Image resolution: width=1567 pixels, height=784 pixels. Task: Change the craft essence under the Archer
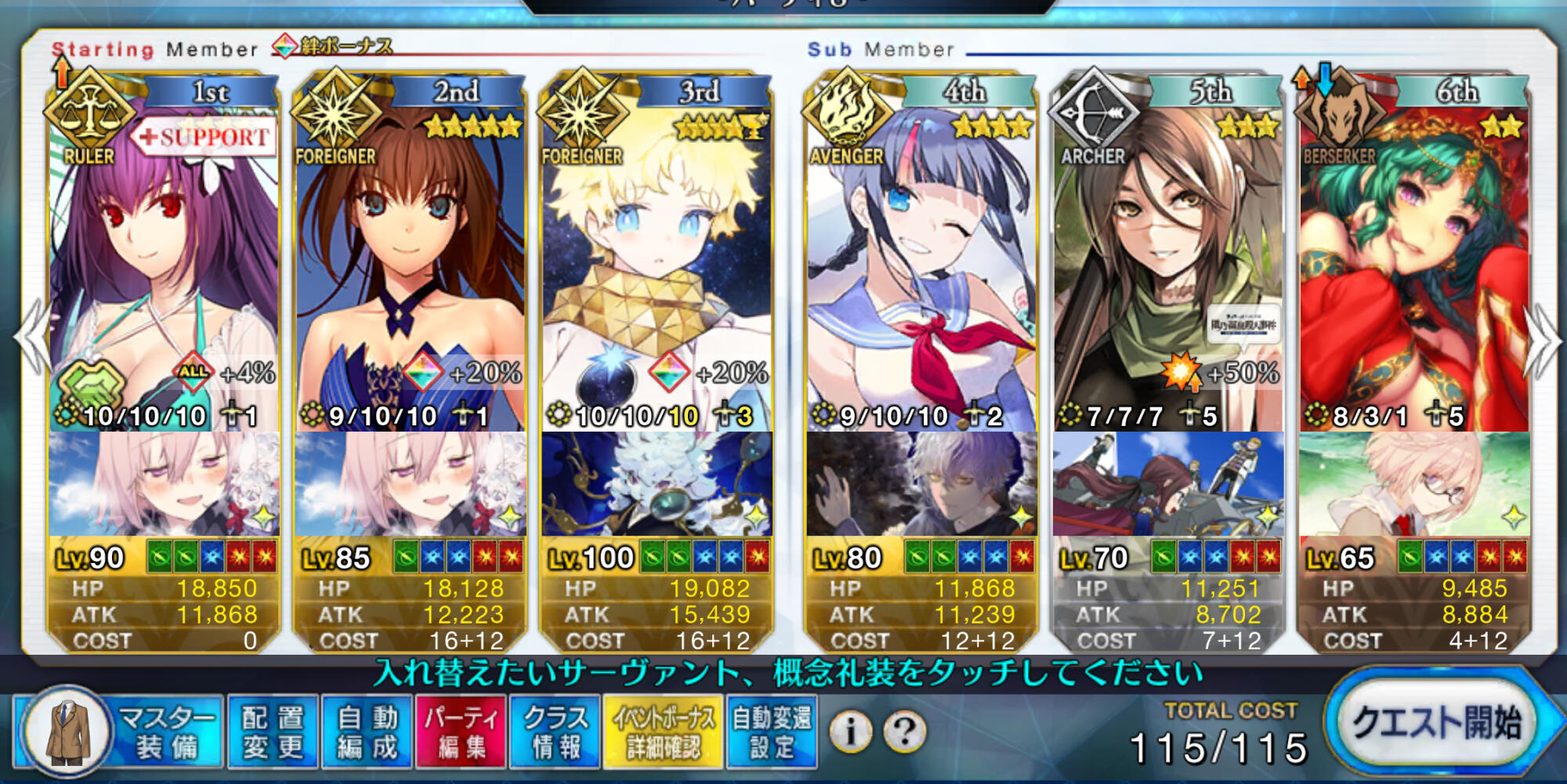coord(1167,484)
